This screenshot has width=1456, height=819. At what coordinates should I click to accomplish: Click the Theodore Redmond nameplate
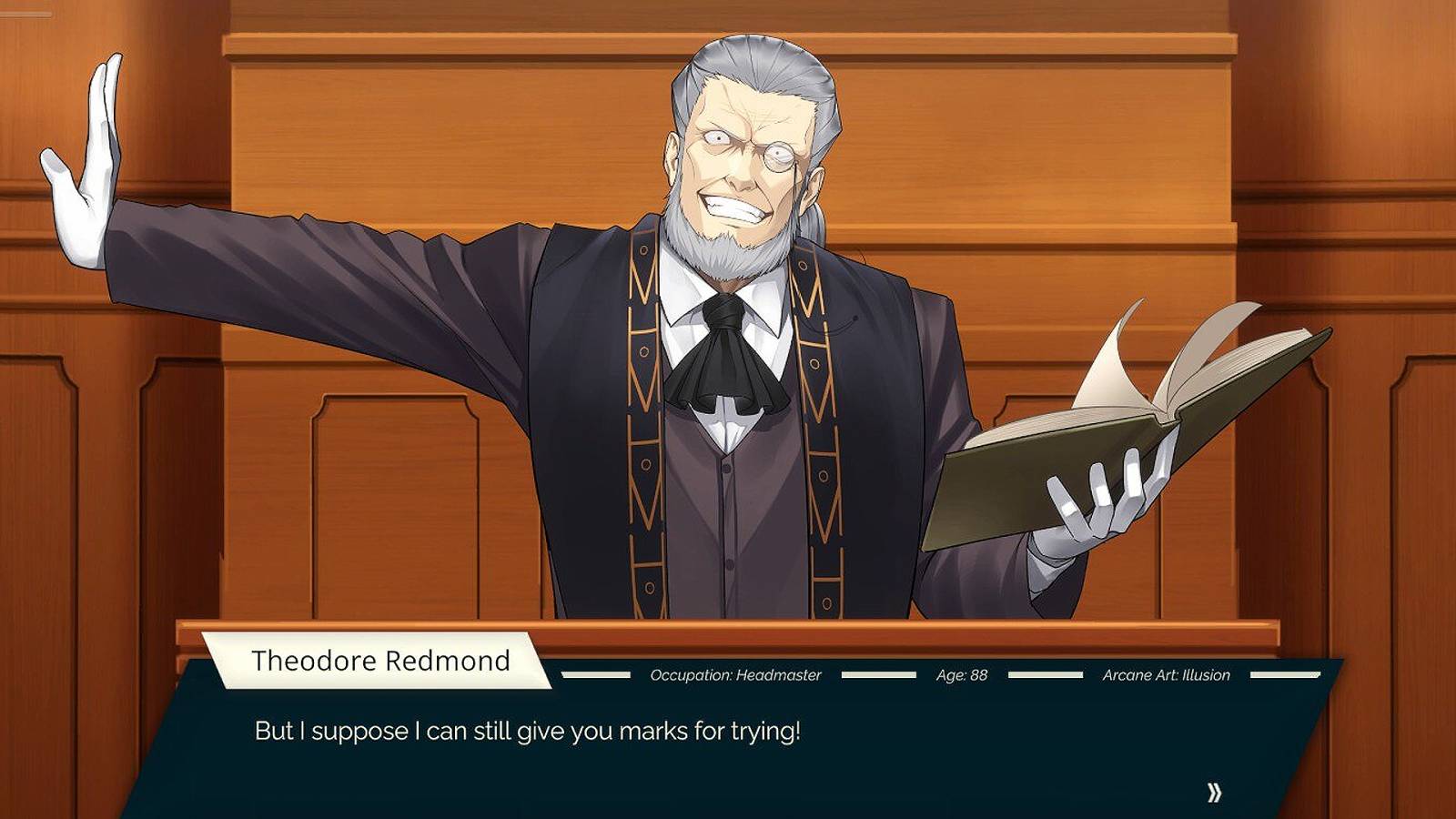[382, 661]
